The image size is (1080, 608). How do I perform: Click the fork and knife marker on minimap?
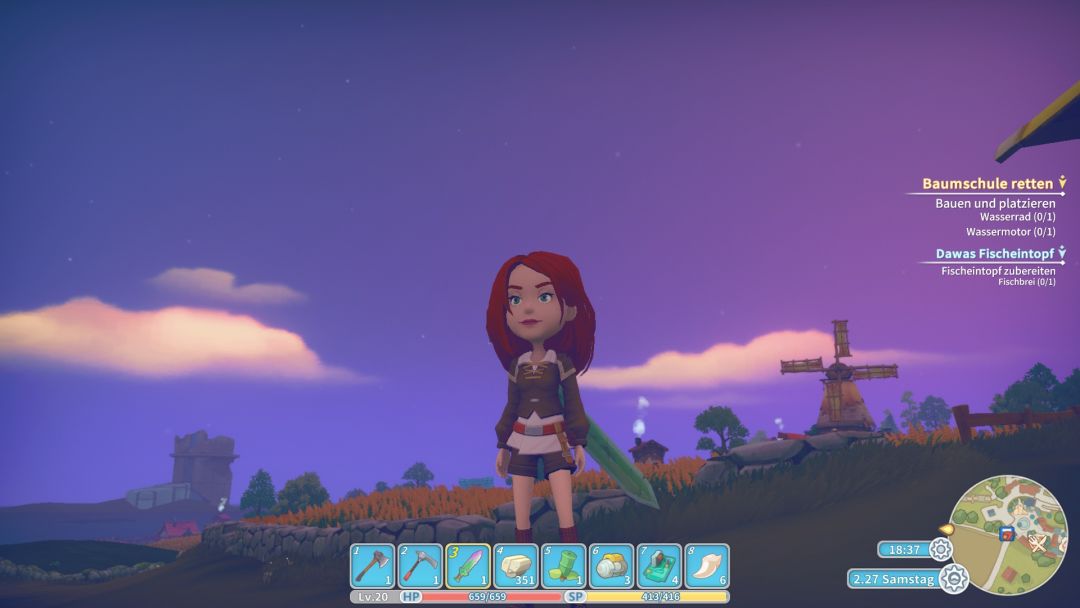click(x=1038, y=543)
